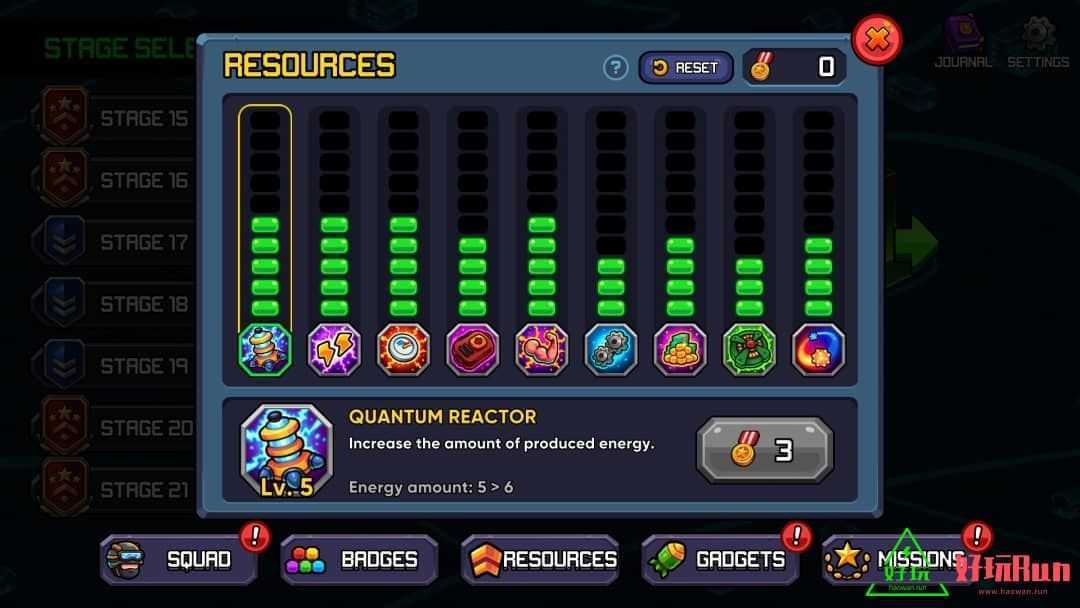The height and width of the screenshot is (608, 1080).
Task: Pick the flexing muscle arm upgrade
Action: pos(542,350)
